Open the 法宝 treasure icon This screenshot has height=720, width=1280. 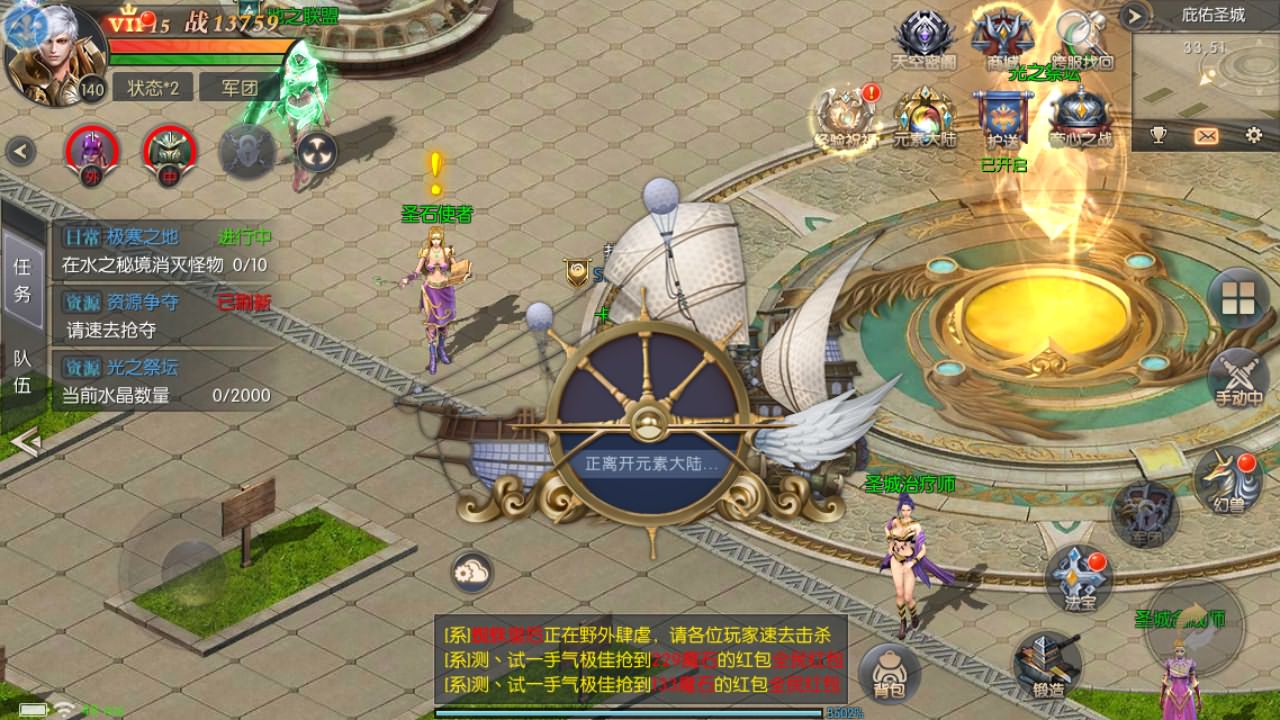pos(1078,580)
